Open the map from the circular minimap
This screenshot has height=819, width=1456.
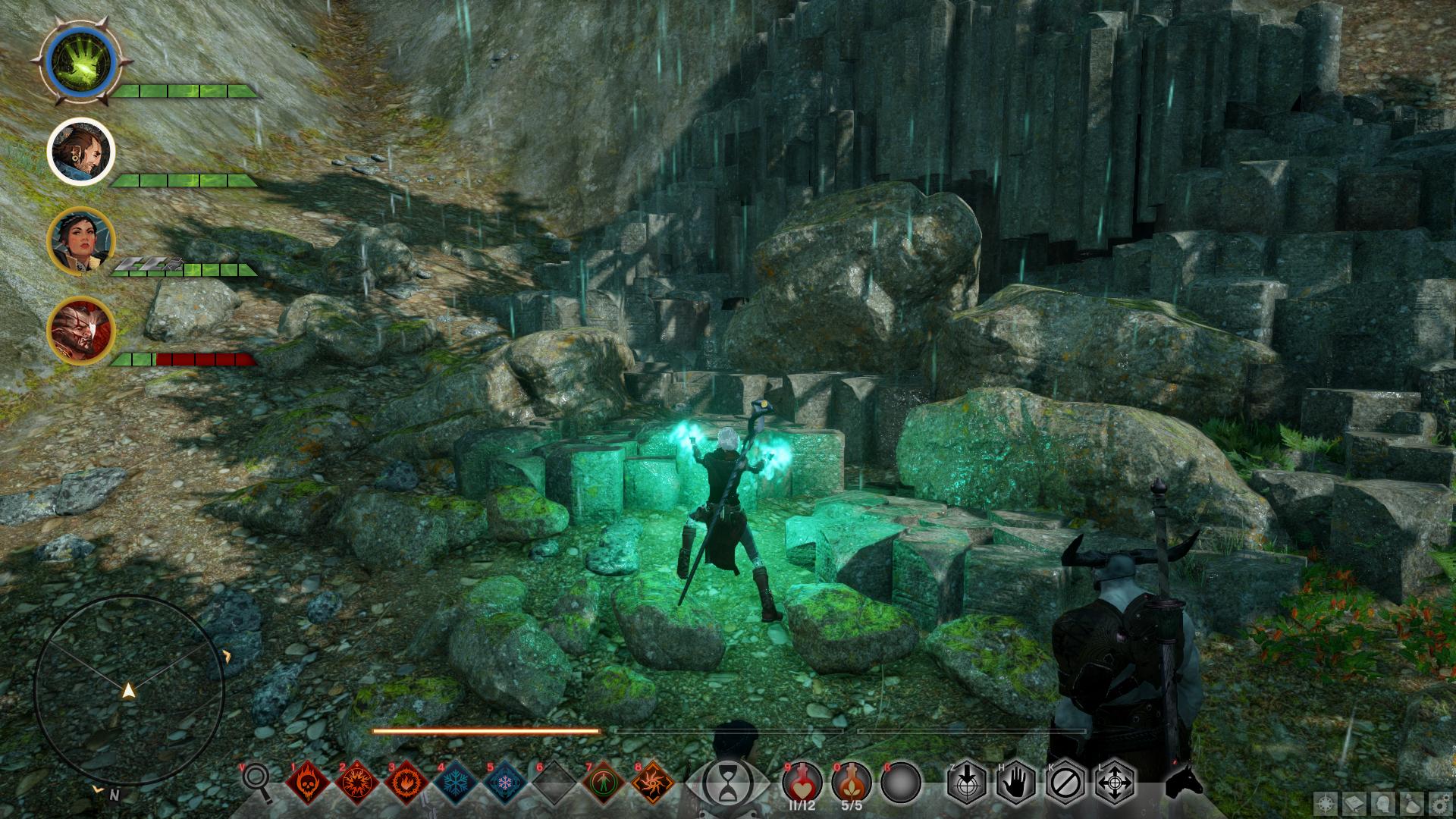[x=129, y=690]
